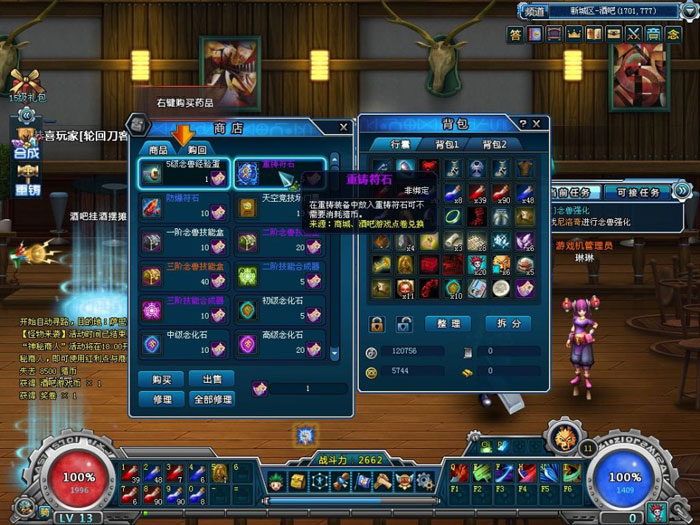Click the repair (修理) button
This screenshot has width=700, height=525.
[x=163, y=398]
